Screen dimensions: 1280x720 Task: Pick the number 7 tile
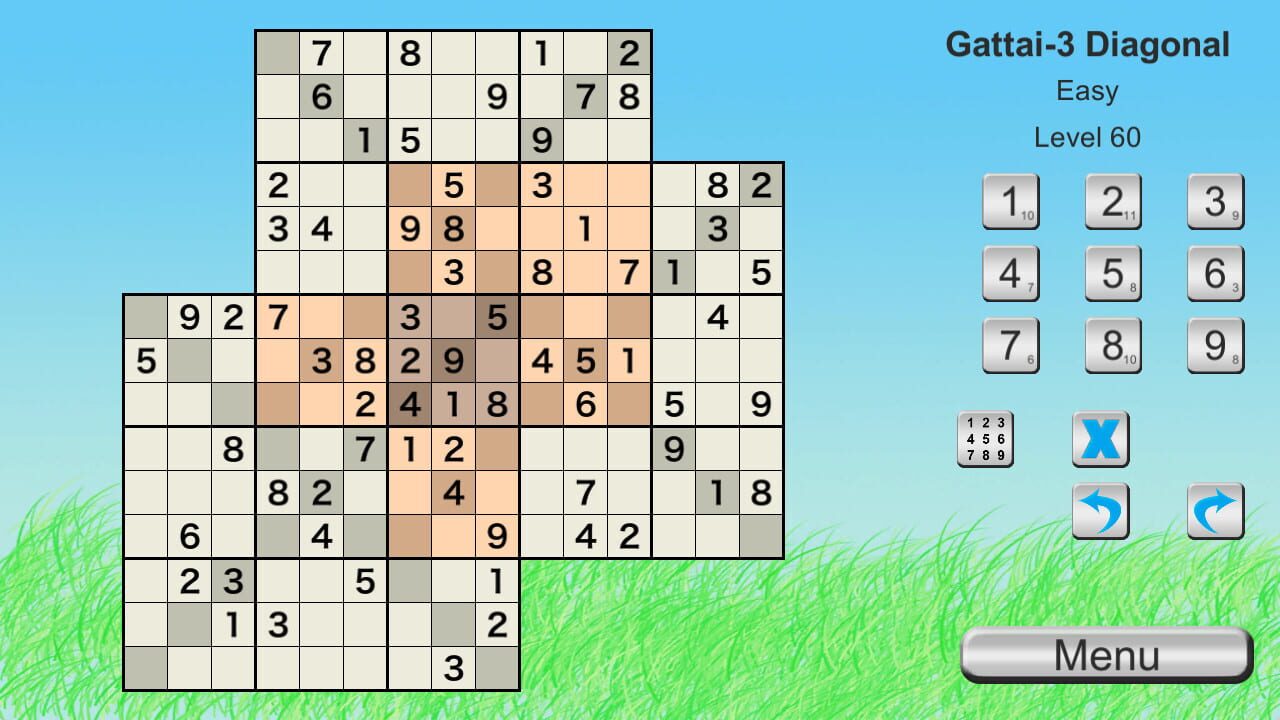pos(1012,345)
